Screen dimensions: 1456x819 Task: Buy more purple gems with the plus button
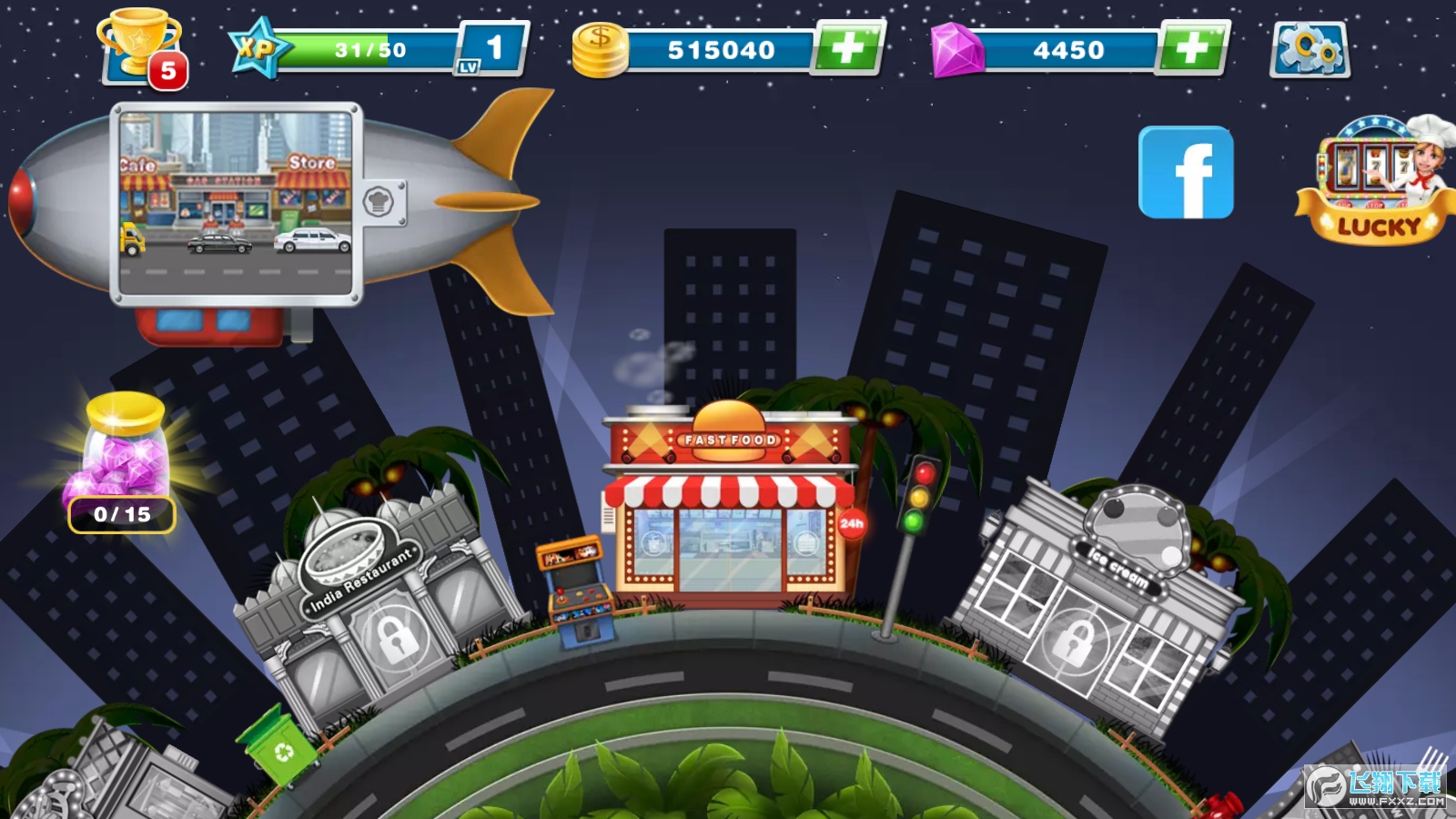click(x=1192, y=47)
